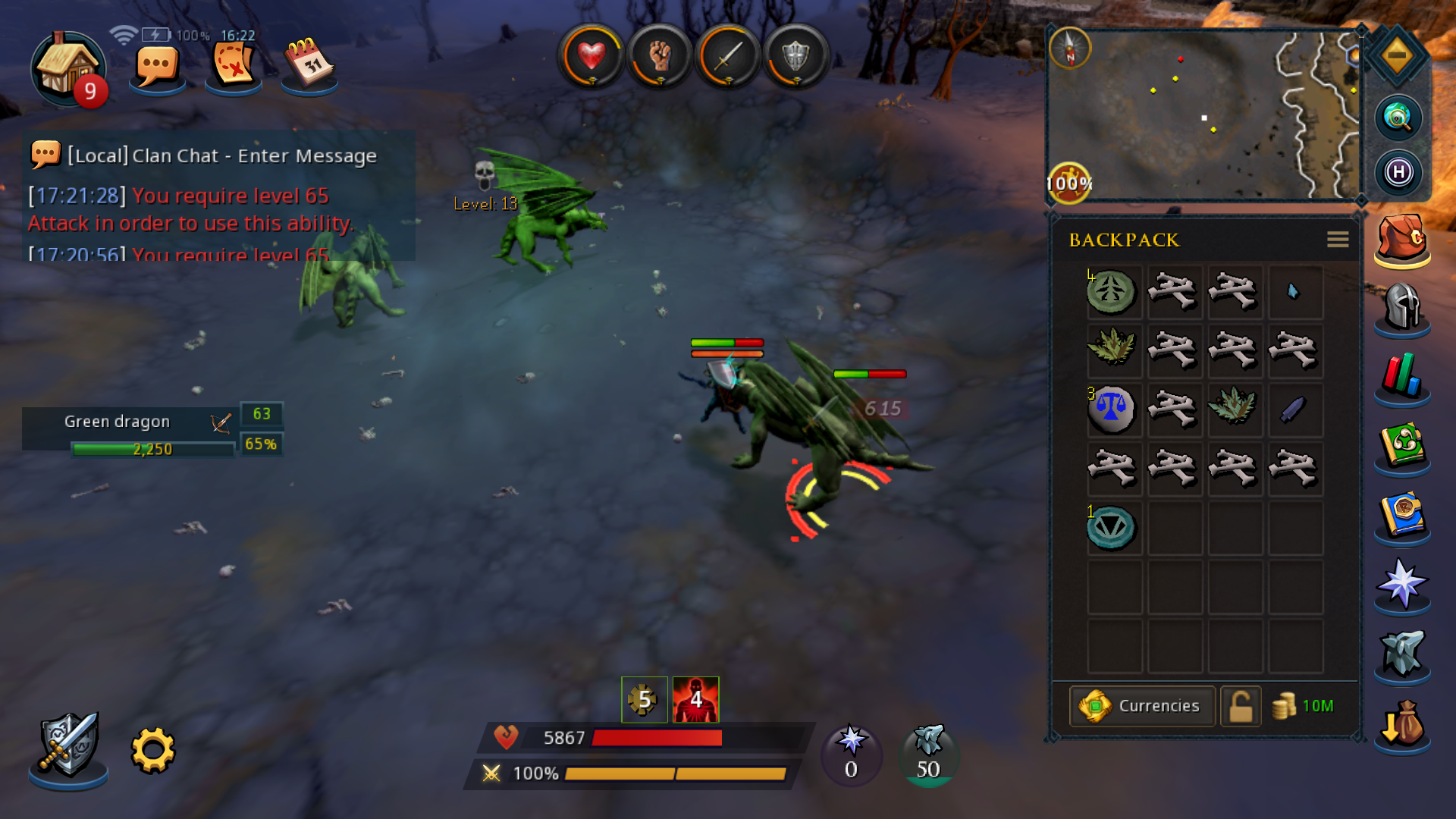Screen dimensions: 1456x819
Task: Open the house home teleport icon
Action: [67, 68]
